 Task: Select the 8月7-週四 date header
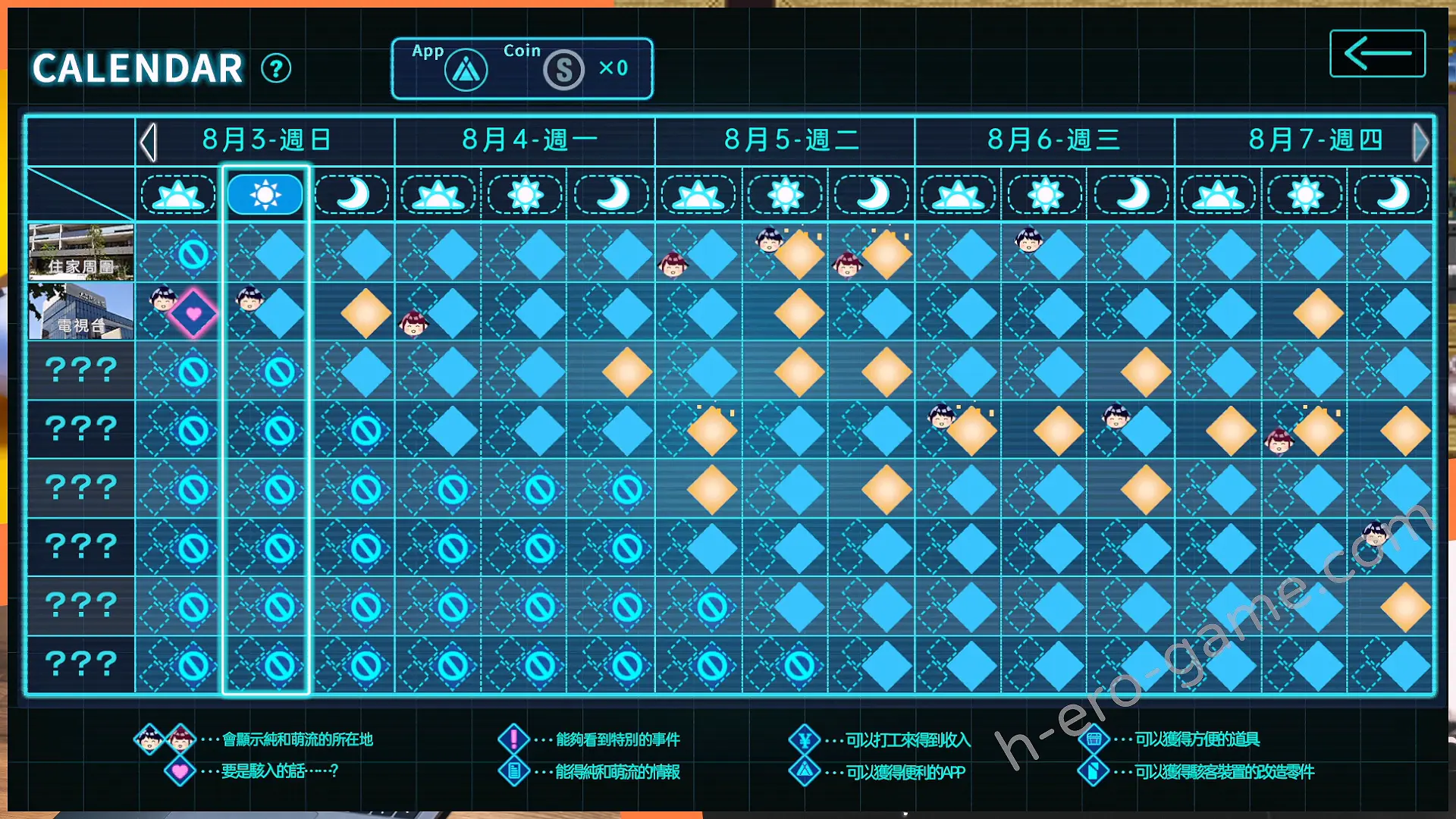pyautogui.click(x=1314, y=140)
